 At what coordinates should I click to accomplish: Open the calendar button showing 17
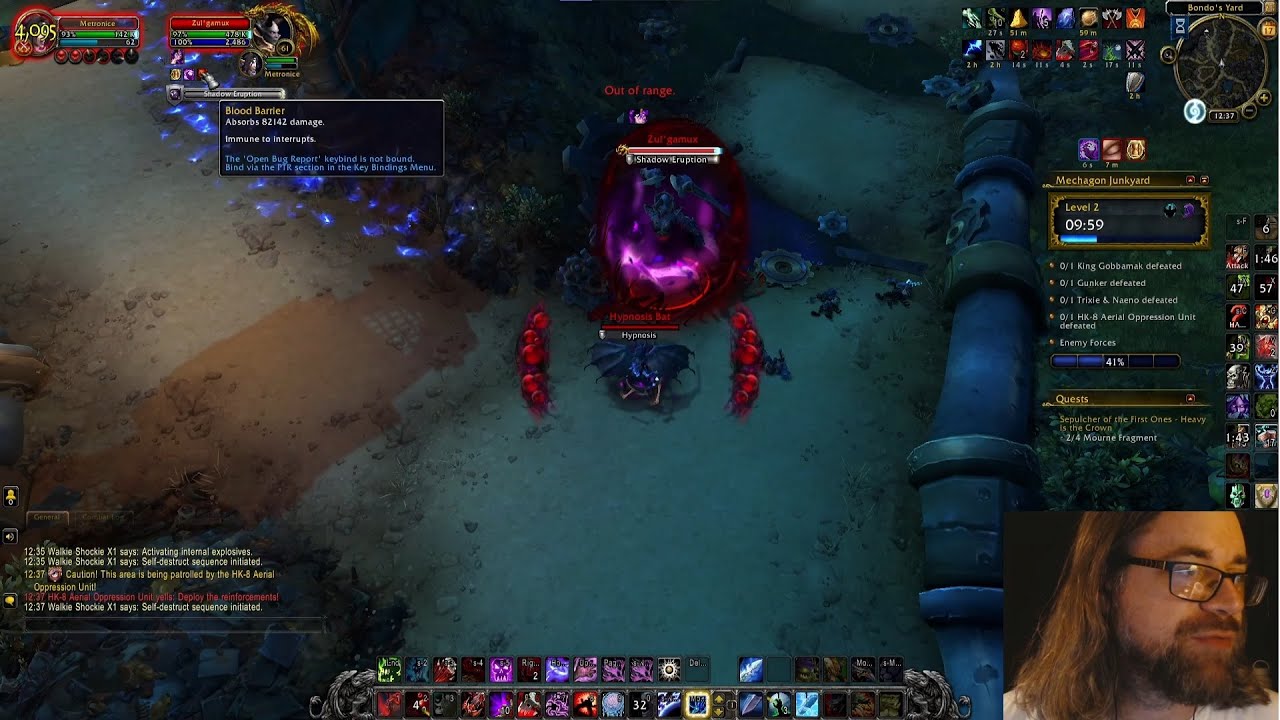coord(1269,31)
